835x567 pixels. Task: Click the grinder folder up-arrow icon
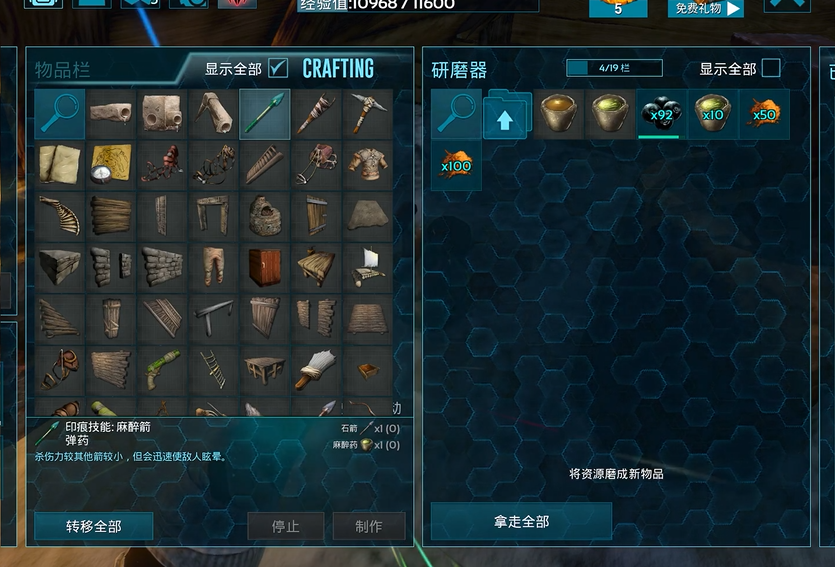508,115
